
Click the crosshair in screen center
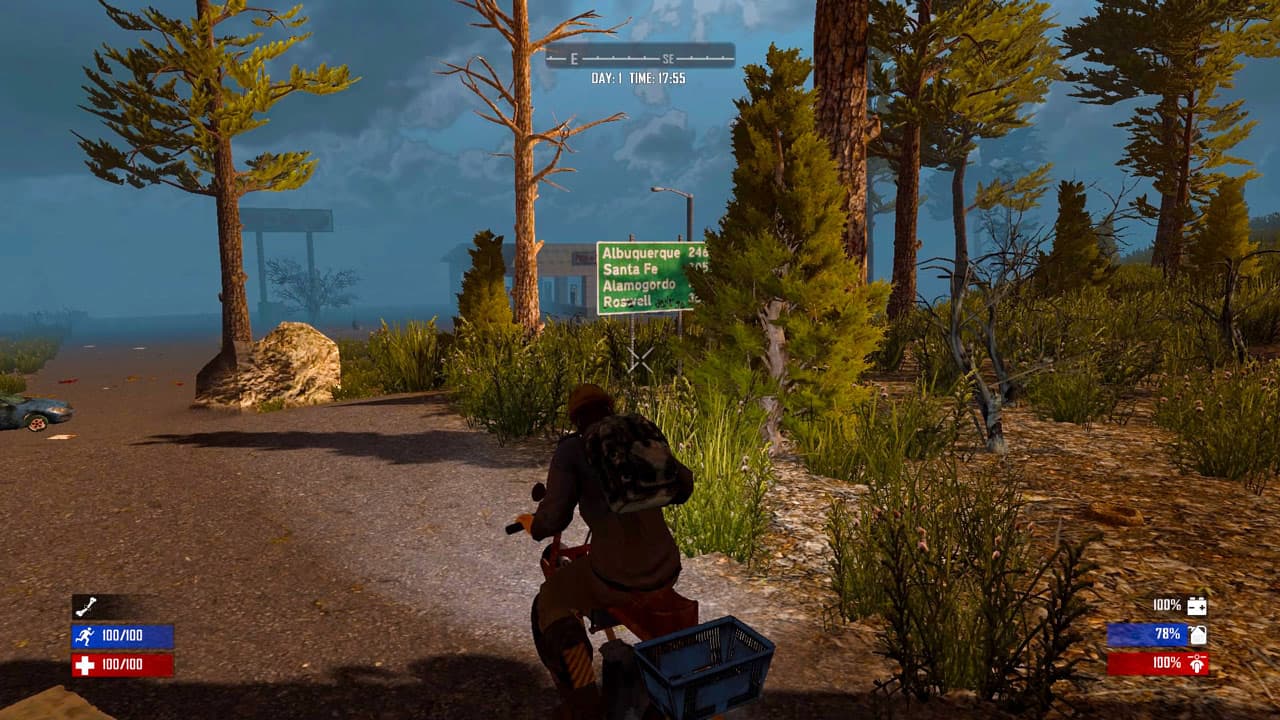coord(640,360)
